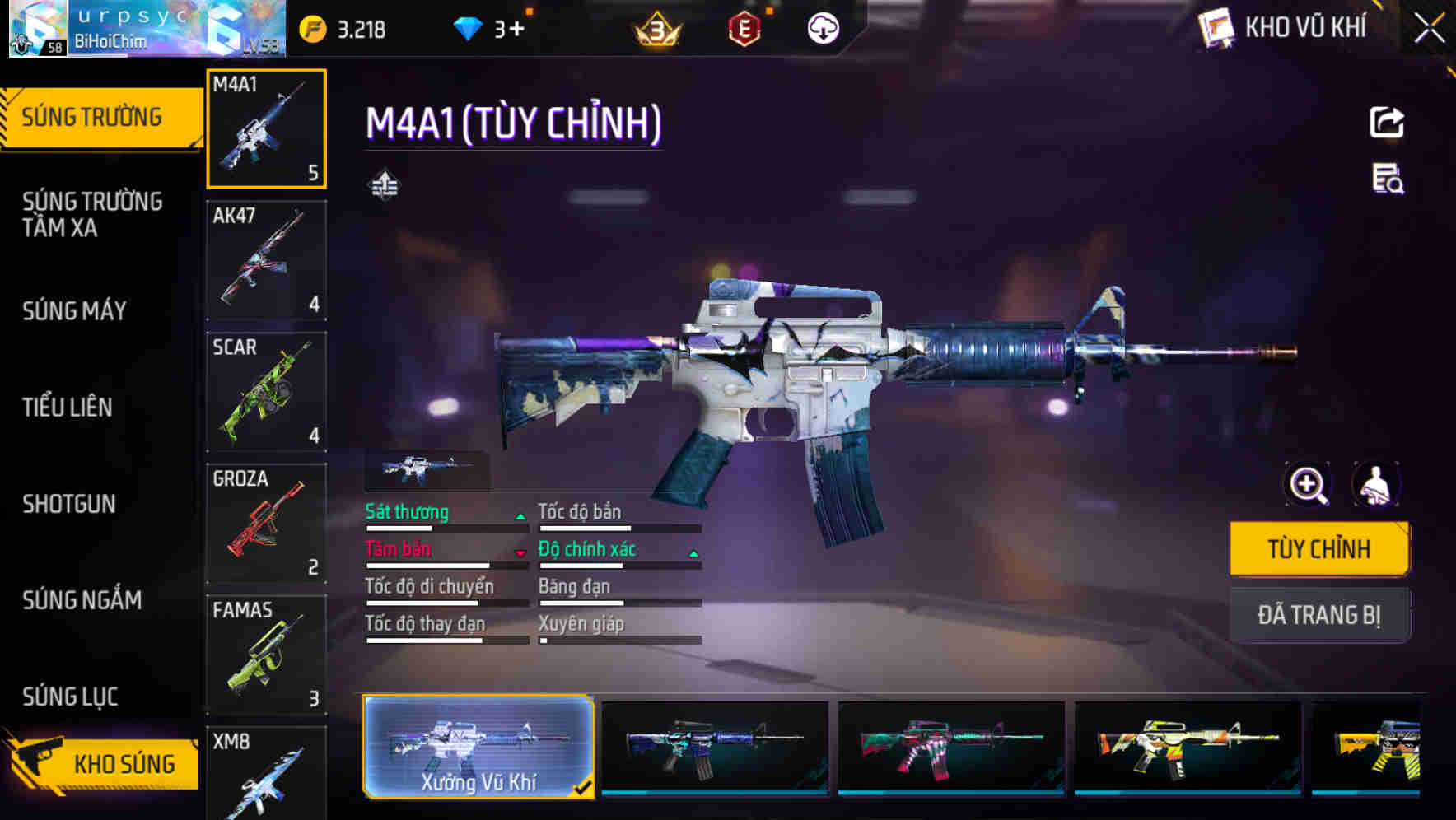Select the Tiểu Liên category

[68, 407]
